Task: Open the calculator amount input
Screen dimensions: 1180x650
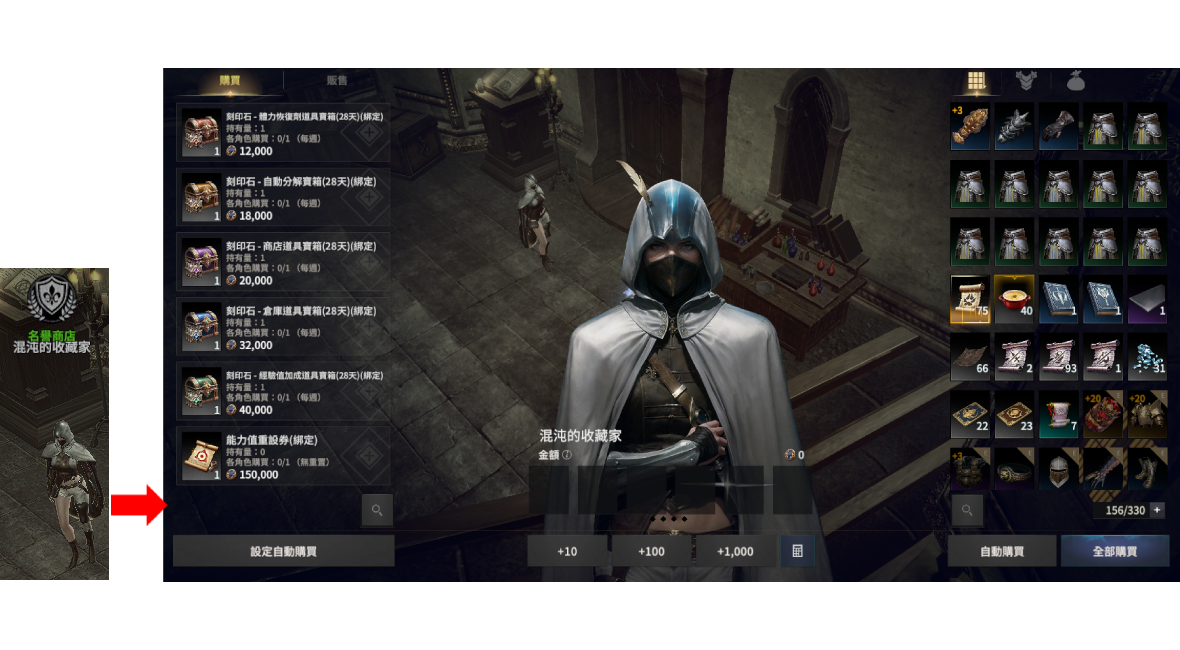Action: tap(797, 551)
